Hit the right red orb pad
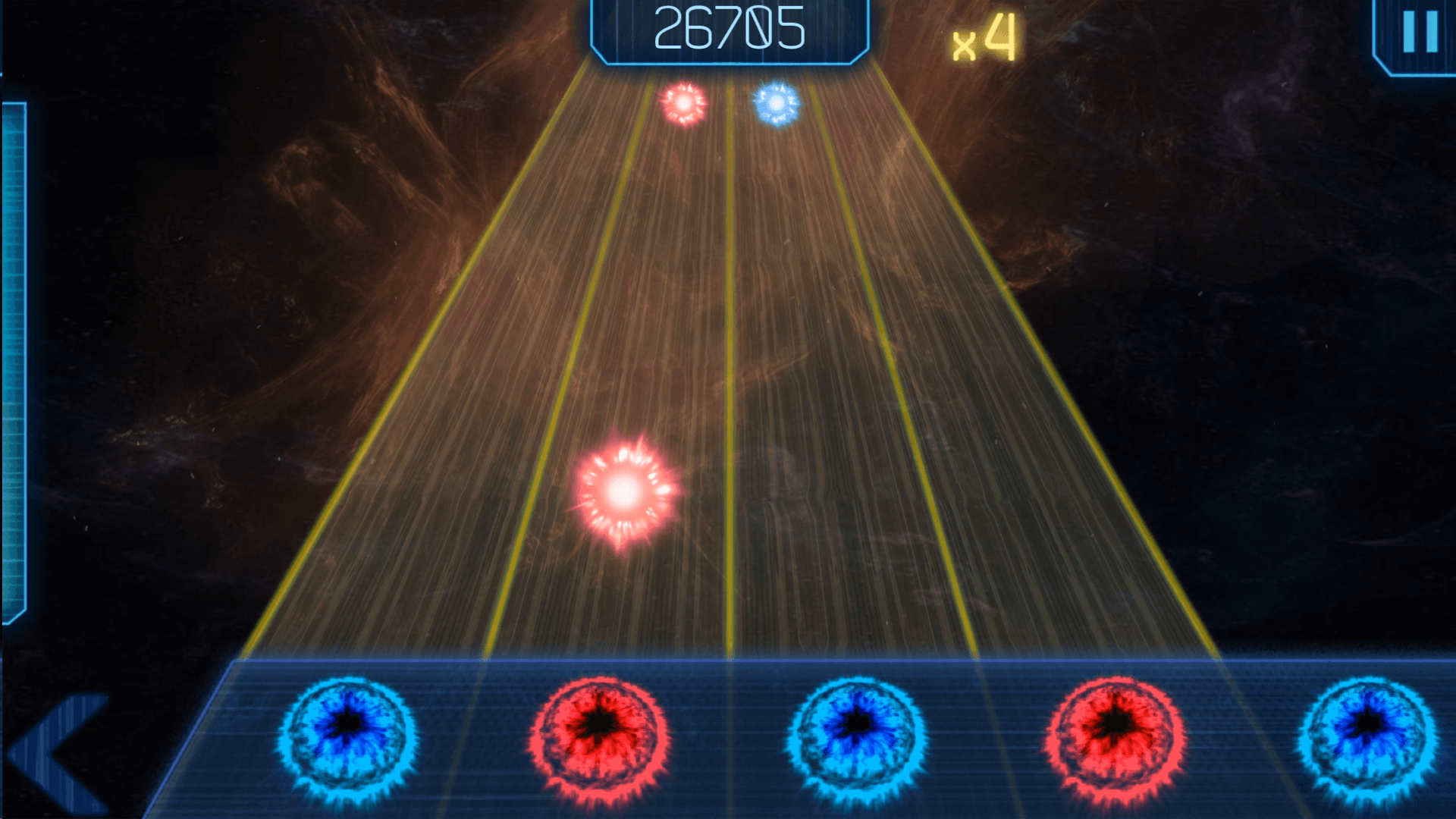Viewport: 1456px width, 819px height. [x=1114, y=736]
